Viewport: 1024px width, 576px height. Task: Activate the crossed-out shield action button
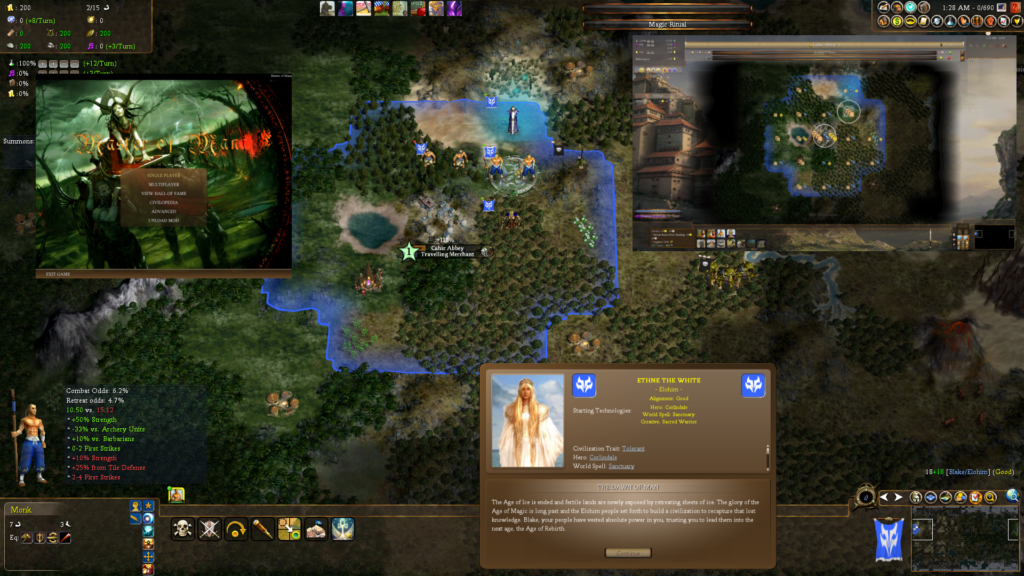click(209, 529)
